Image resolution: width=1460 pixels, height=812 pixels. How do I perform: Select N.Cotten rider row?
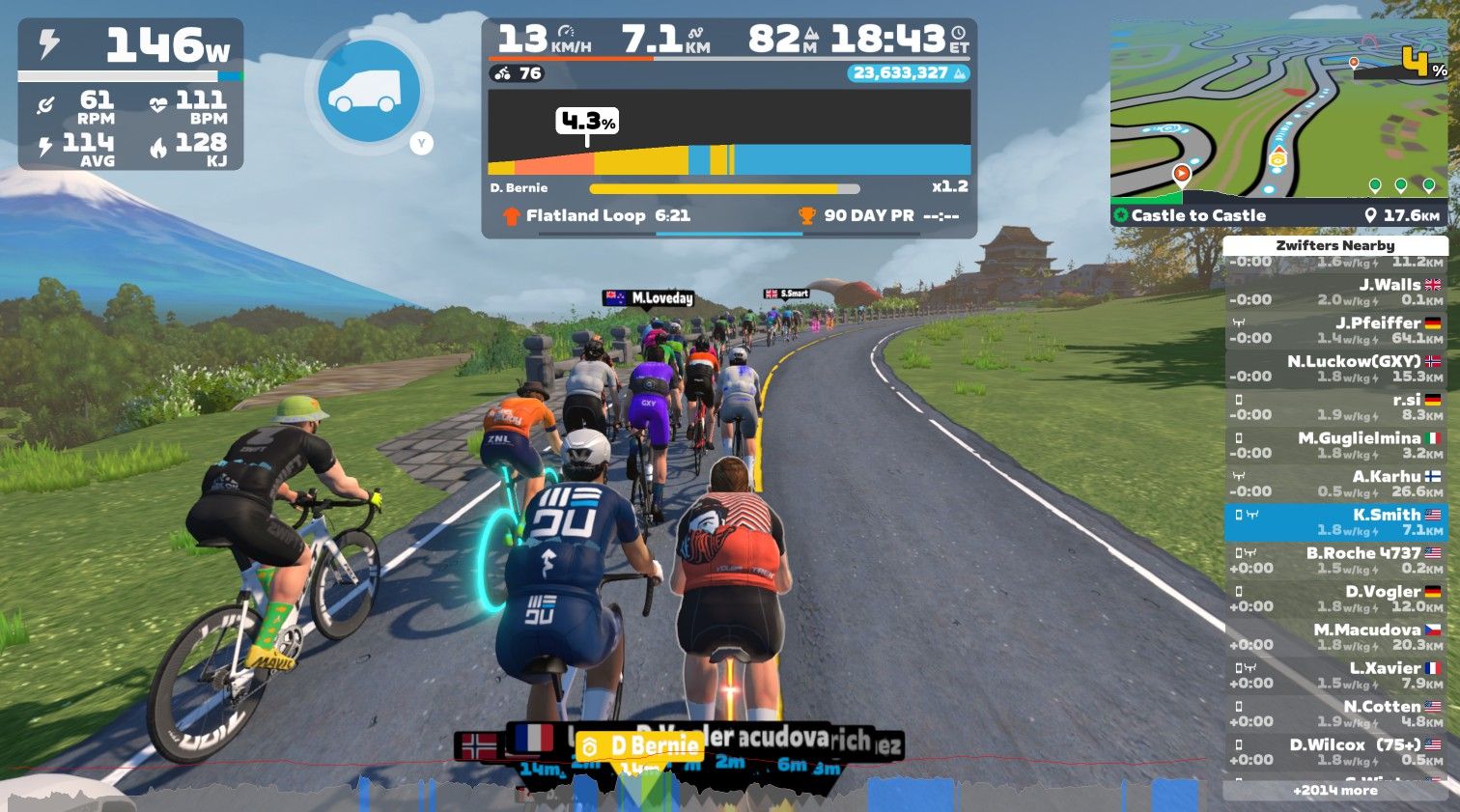point(1335,714)
